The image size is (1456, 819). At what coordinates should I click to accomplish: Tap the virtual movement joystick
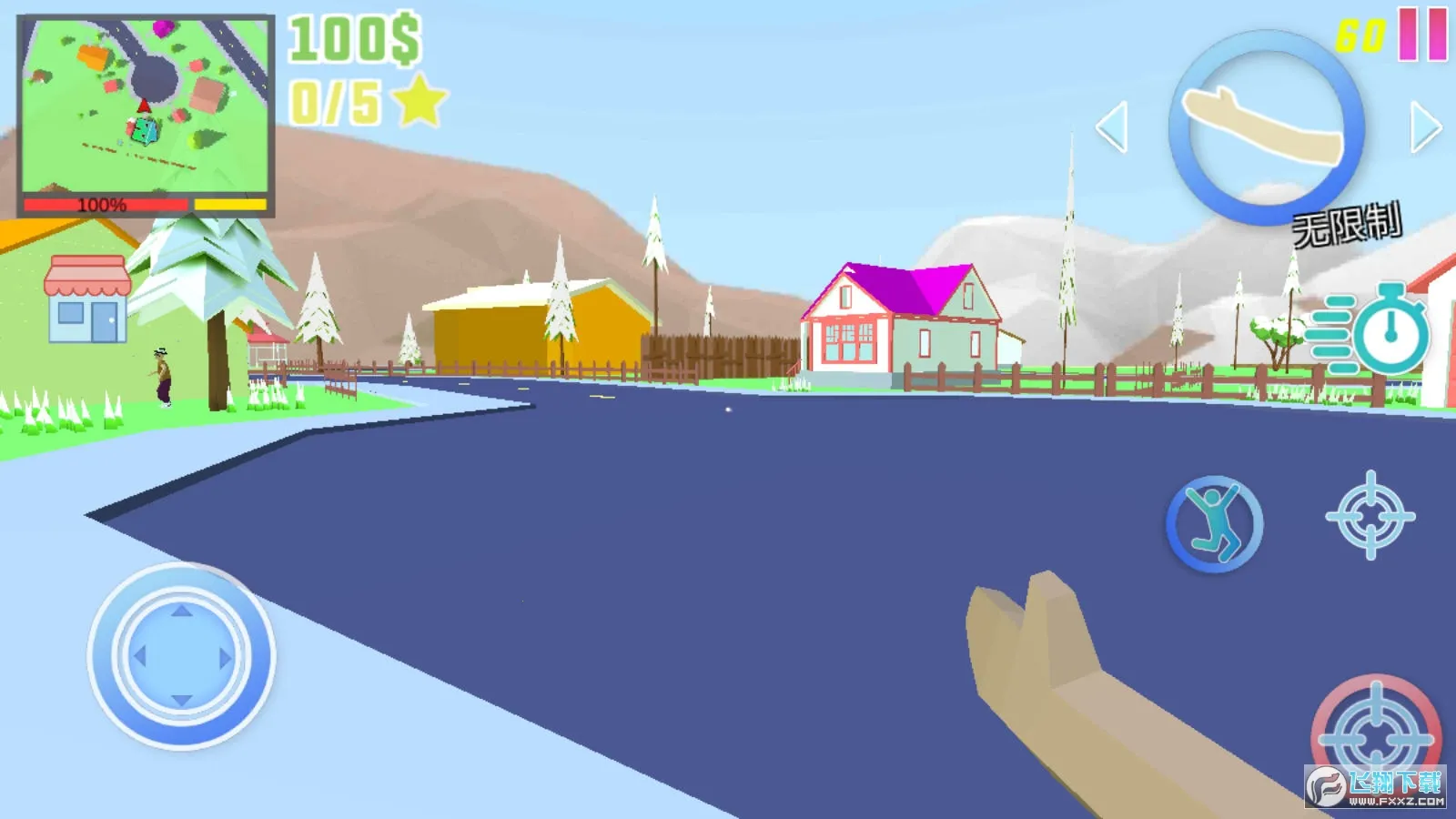pos(181,655)
